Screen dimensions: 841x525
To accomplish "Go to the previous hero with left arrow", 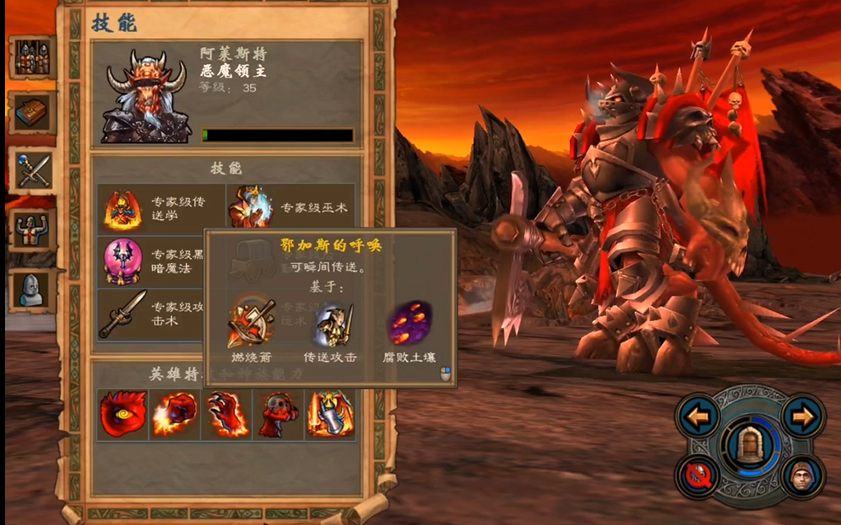I will [x=698, y=415].
